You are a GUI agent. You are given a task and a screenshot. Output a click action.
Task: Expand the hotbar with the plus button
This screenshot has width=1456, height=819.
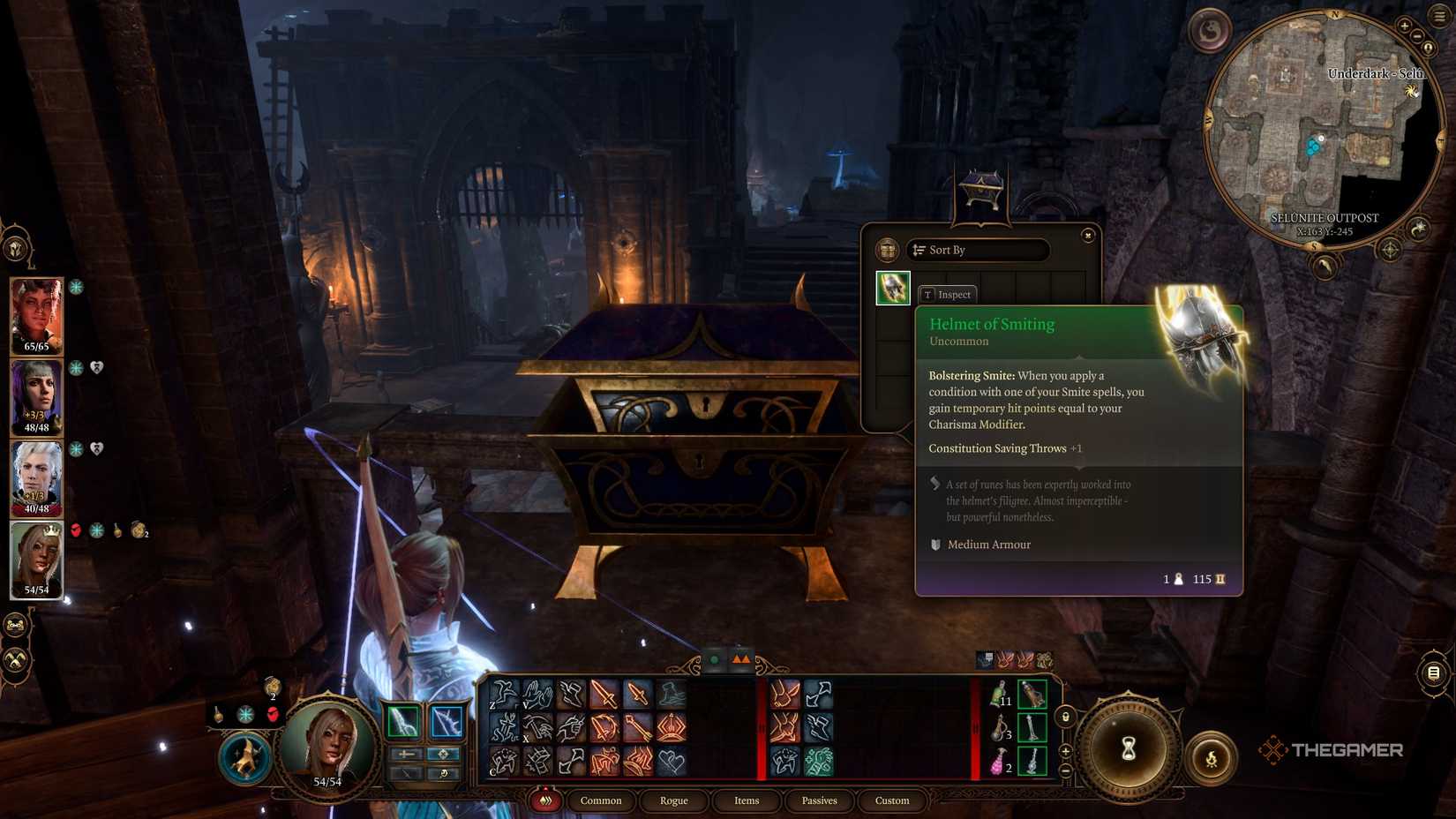[x=1065, y=751]
